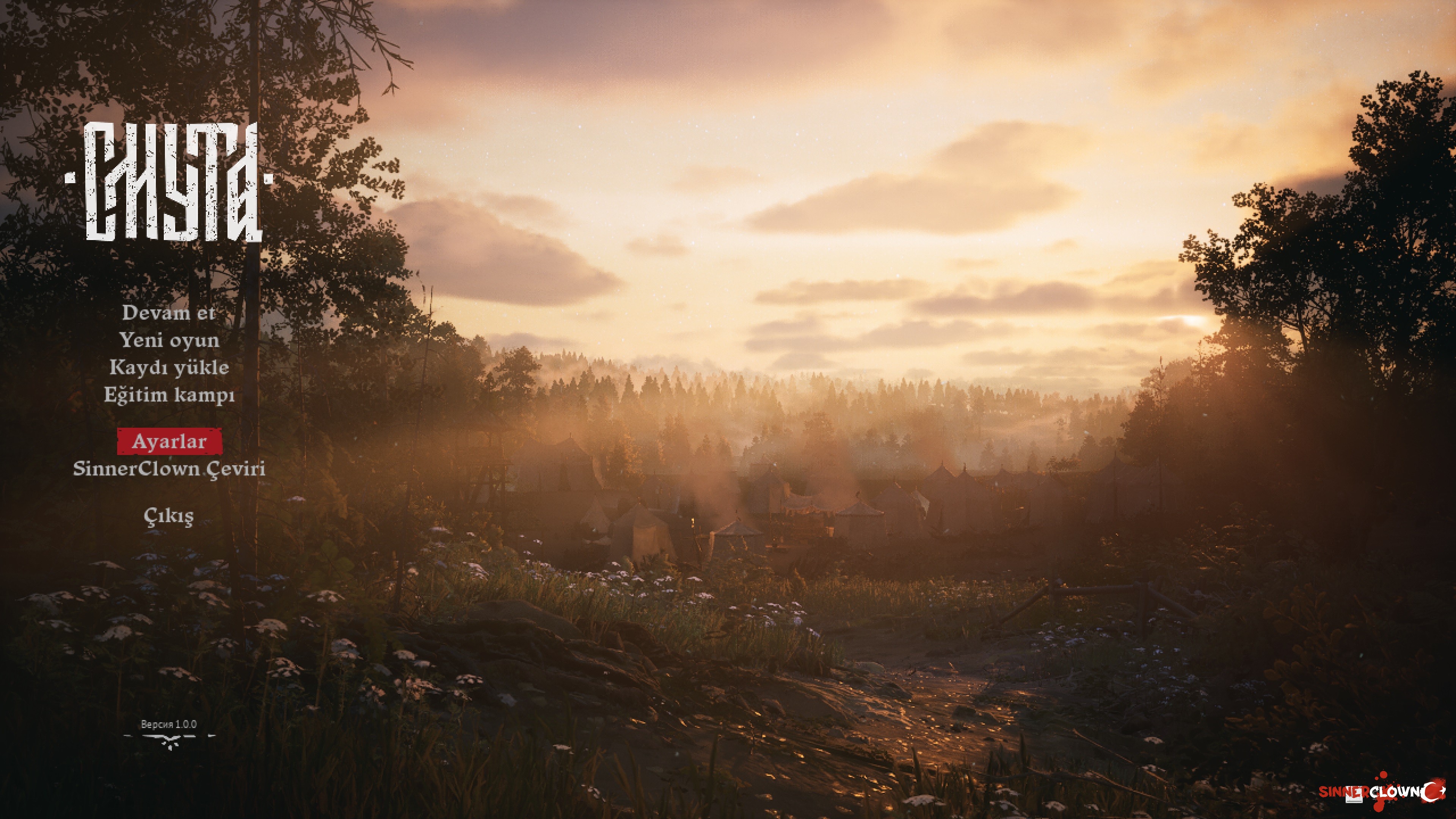The image size is (1456, 819).
Task: Start a new game with Yeni oyun
Action: (168, 340)
